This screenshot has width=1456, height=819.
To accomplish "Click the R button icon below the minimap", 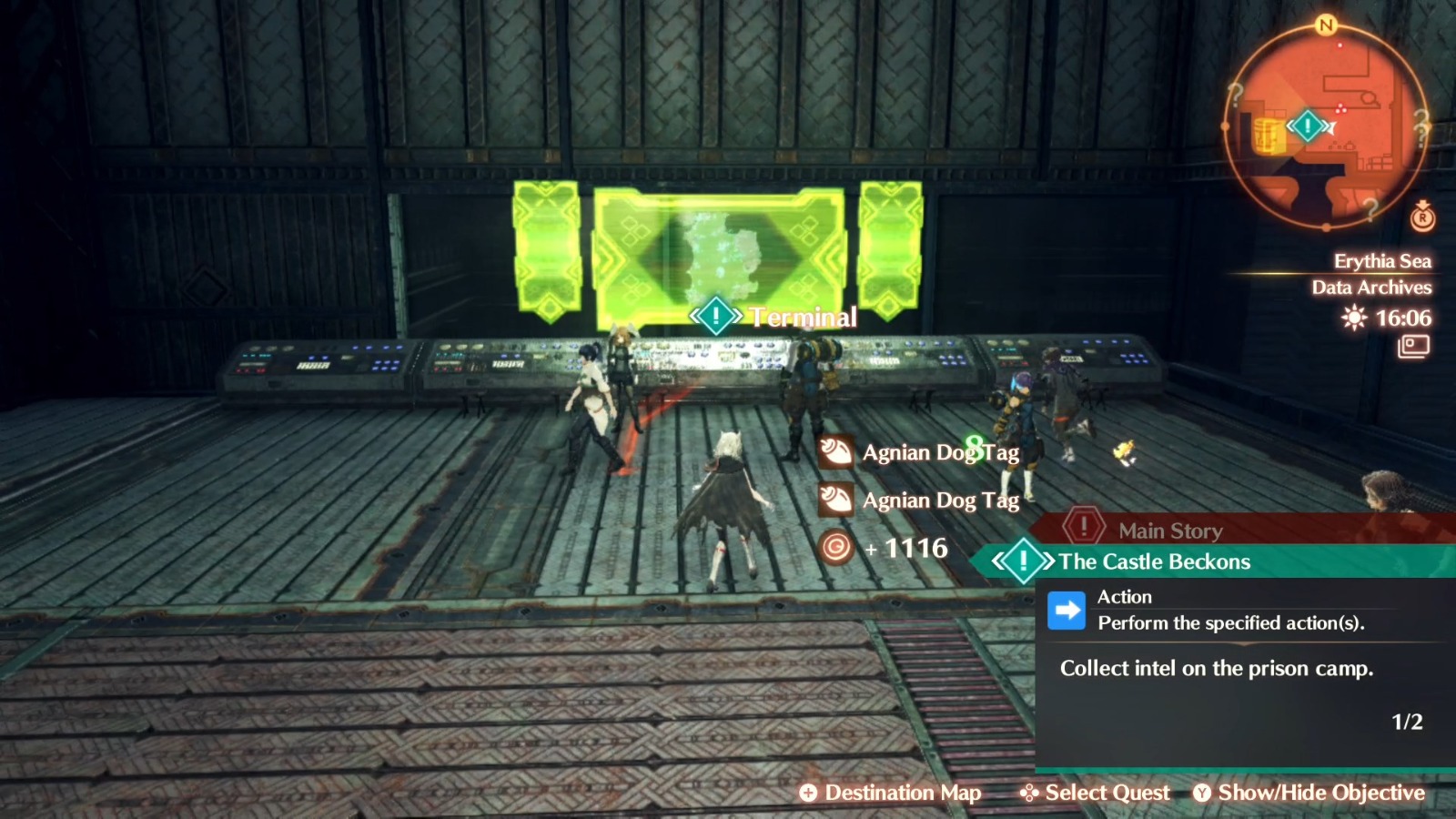I will pos(1421,220).
